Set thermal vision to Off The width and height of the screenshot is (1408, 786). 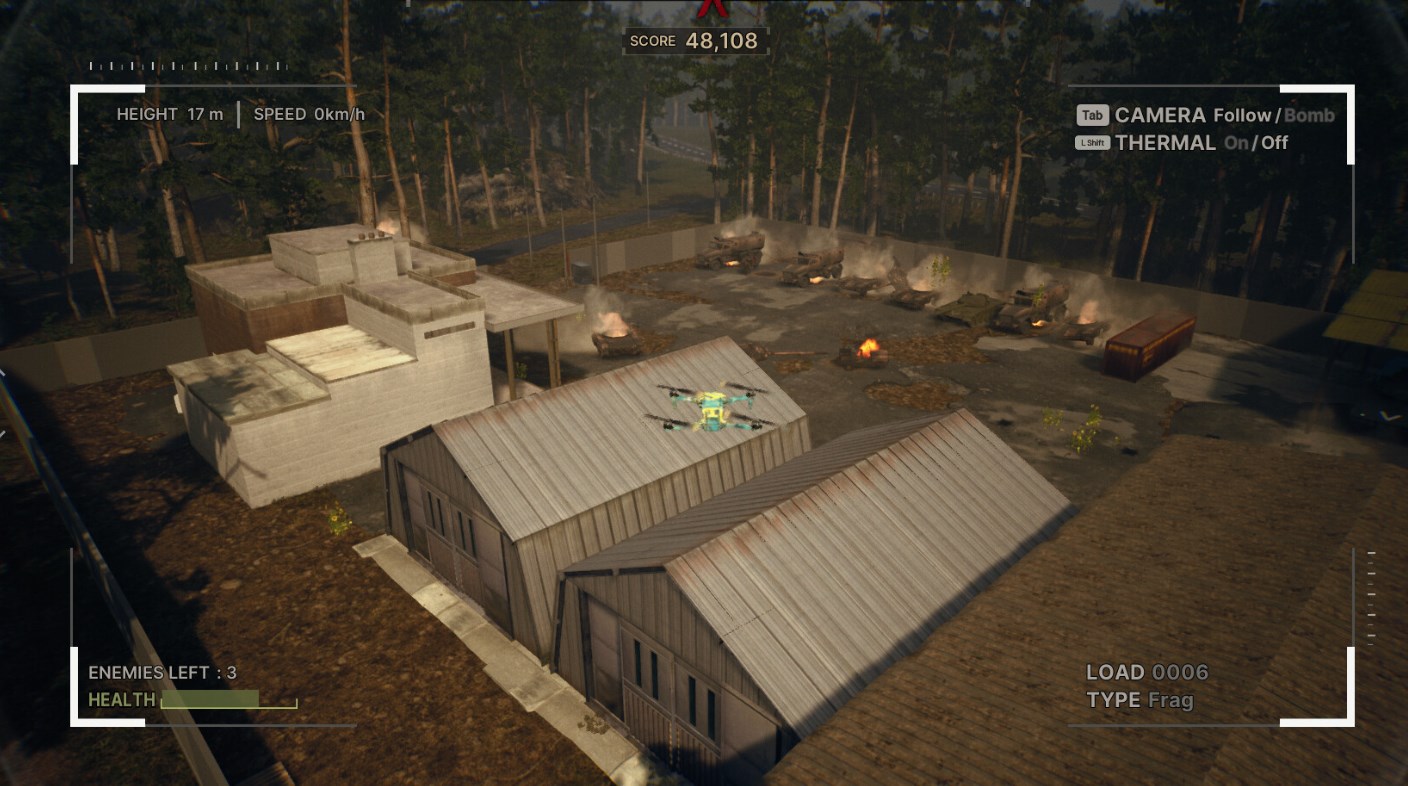click(1274, 143)
